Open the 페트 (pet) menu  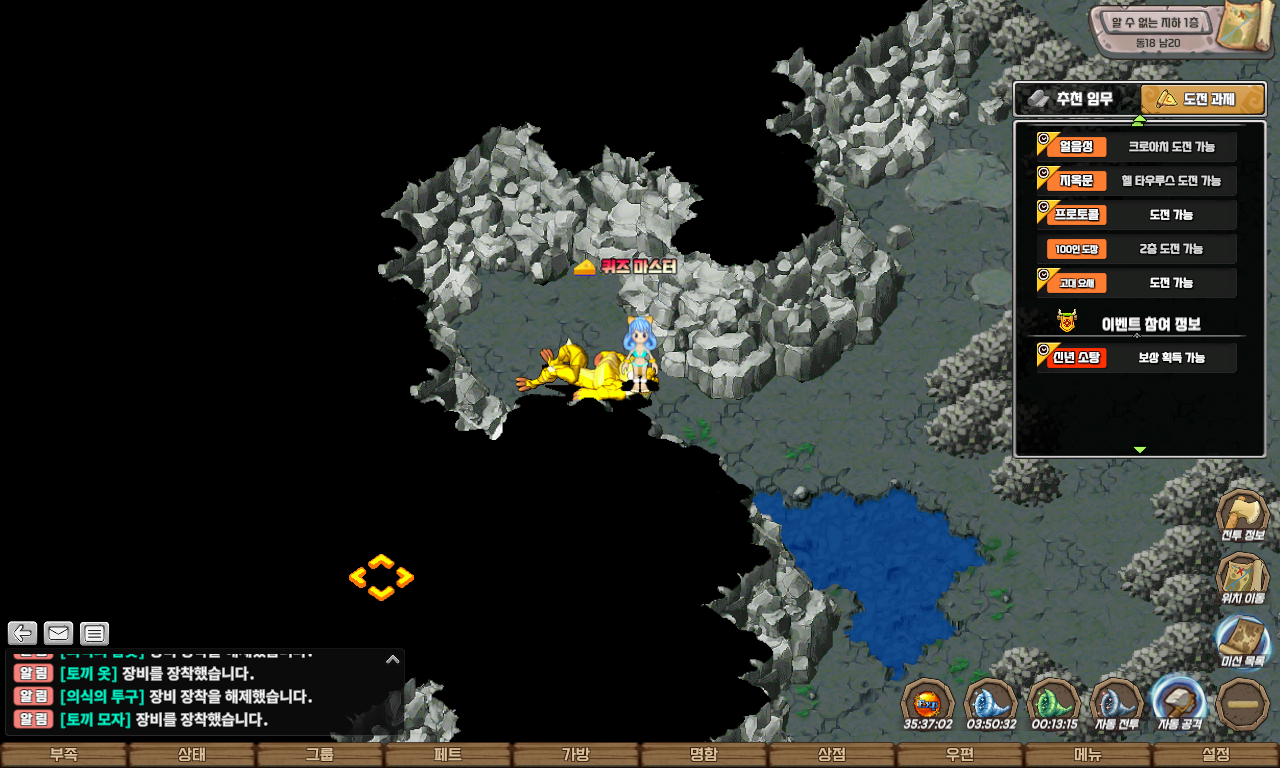pos(447,755)
